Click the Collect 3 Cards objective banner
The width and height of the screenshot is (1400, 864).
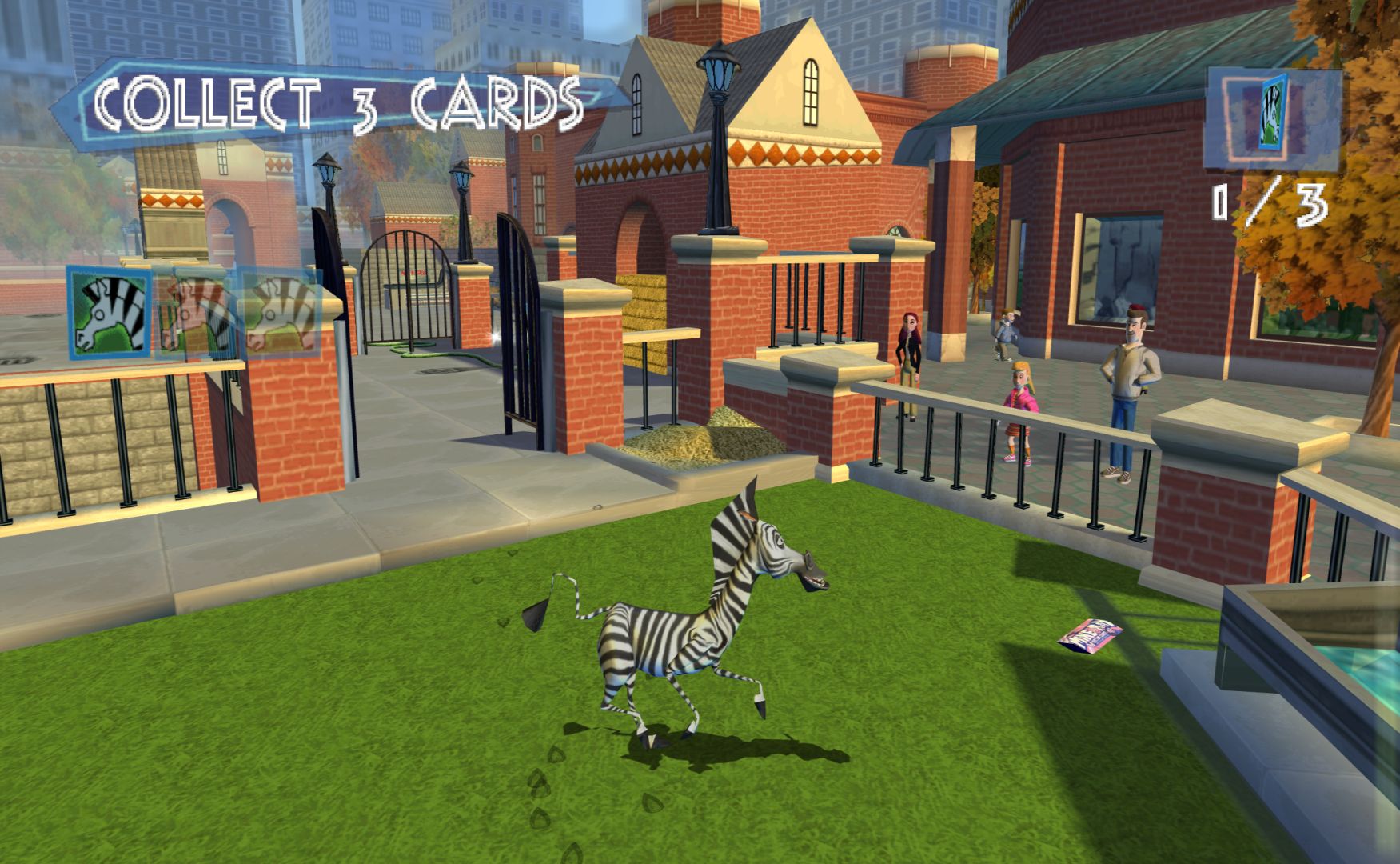tap(337, 106)
